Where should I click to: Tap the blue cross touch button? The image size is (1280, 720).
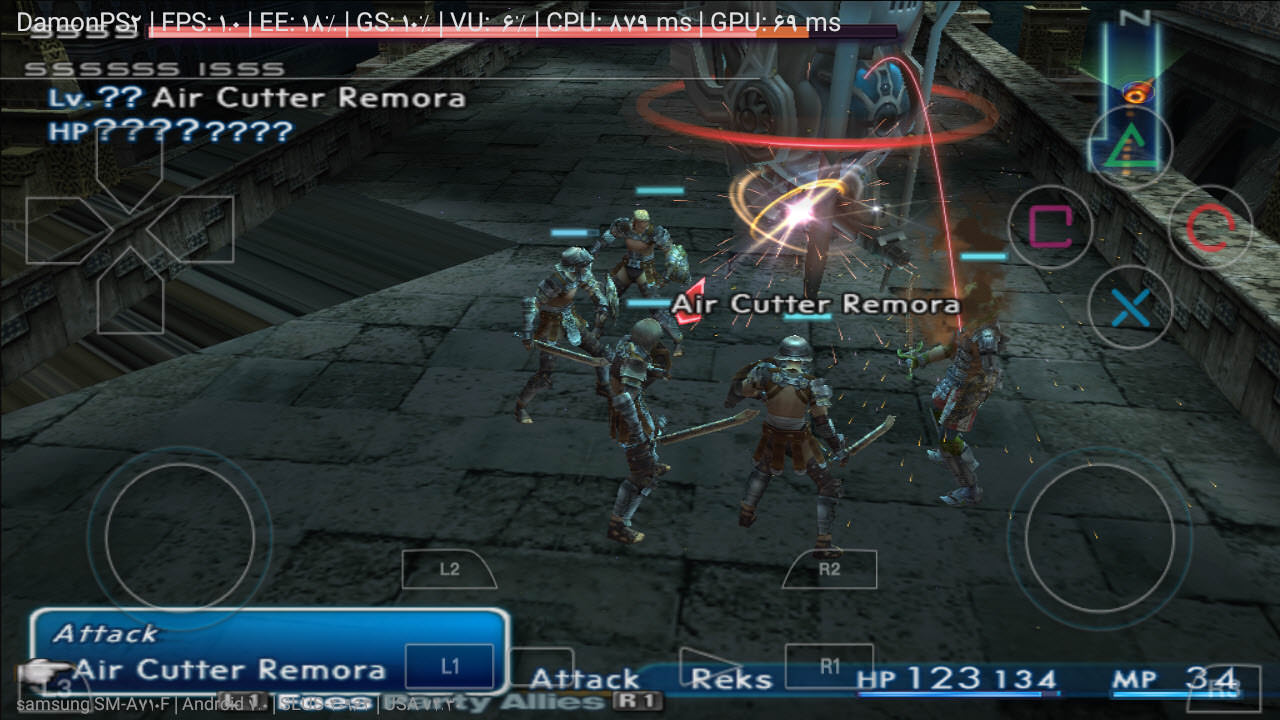click(1130, 307)
